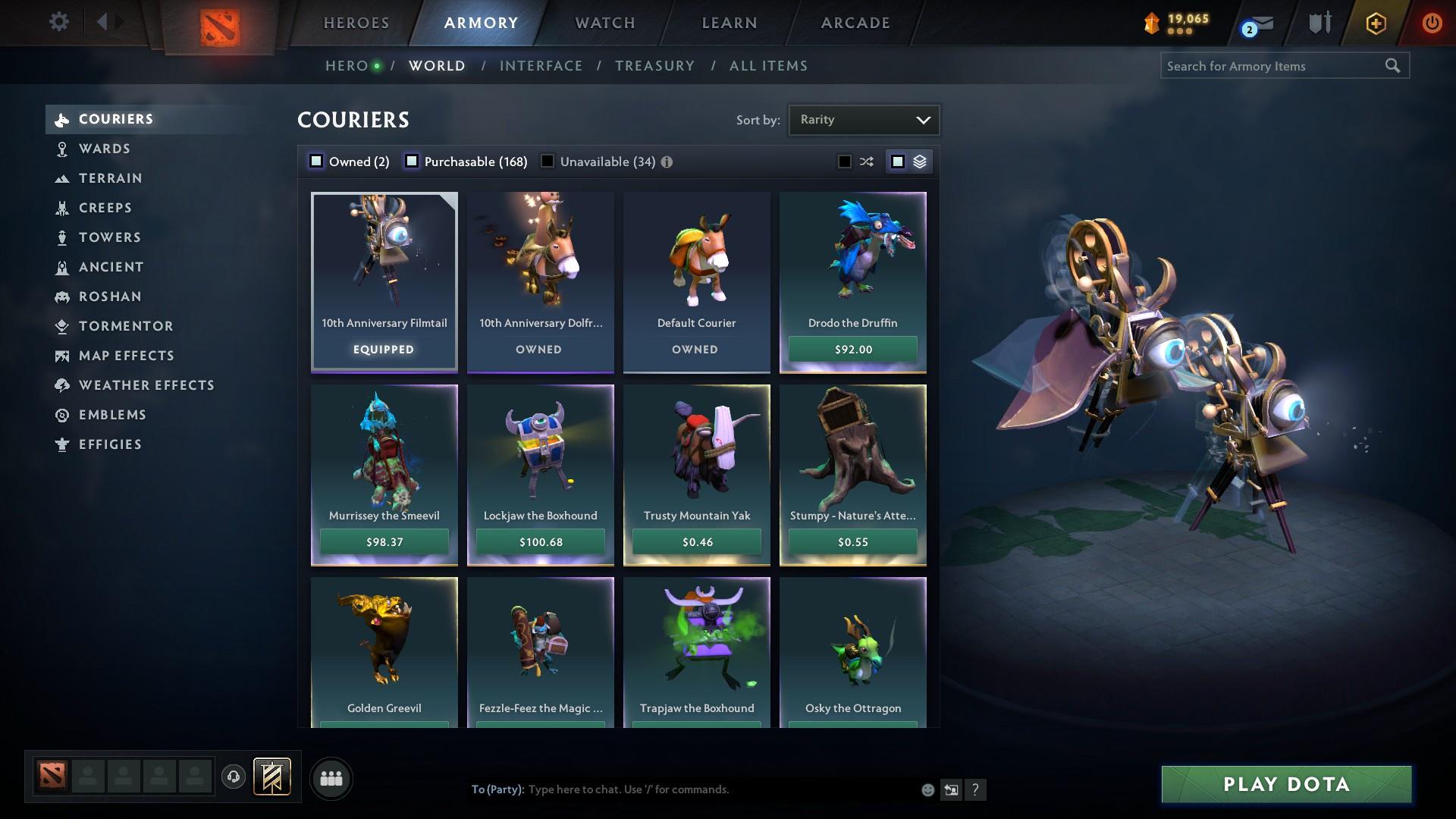Enable the Unavailable items filter
This screenshot has width=1456, height=819.
[x=548, y=161]
